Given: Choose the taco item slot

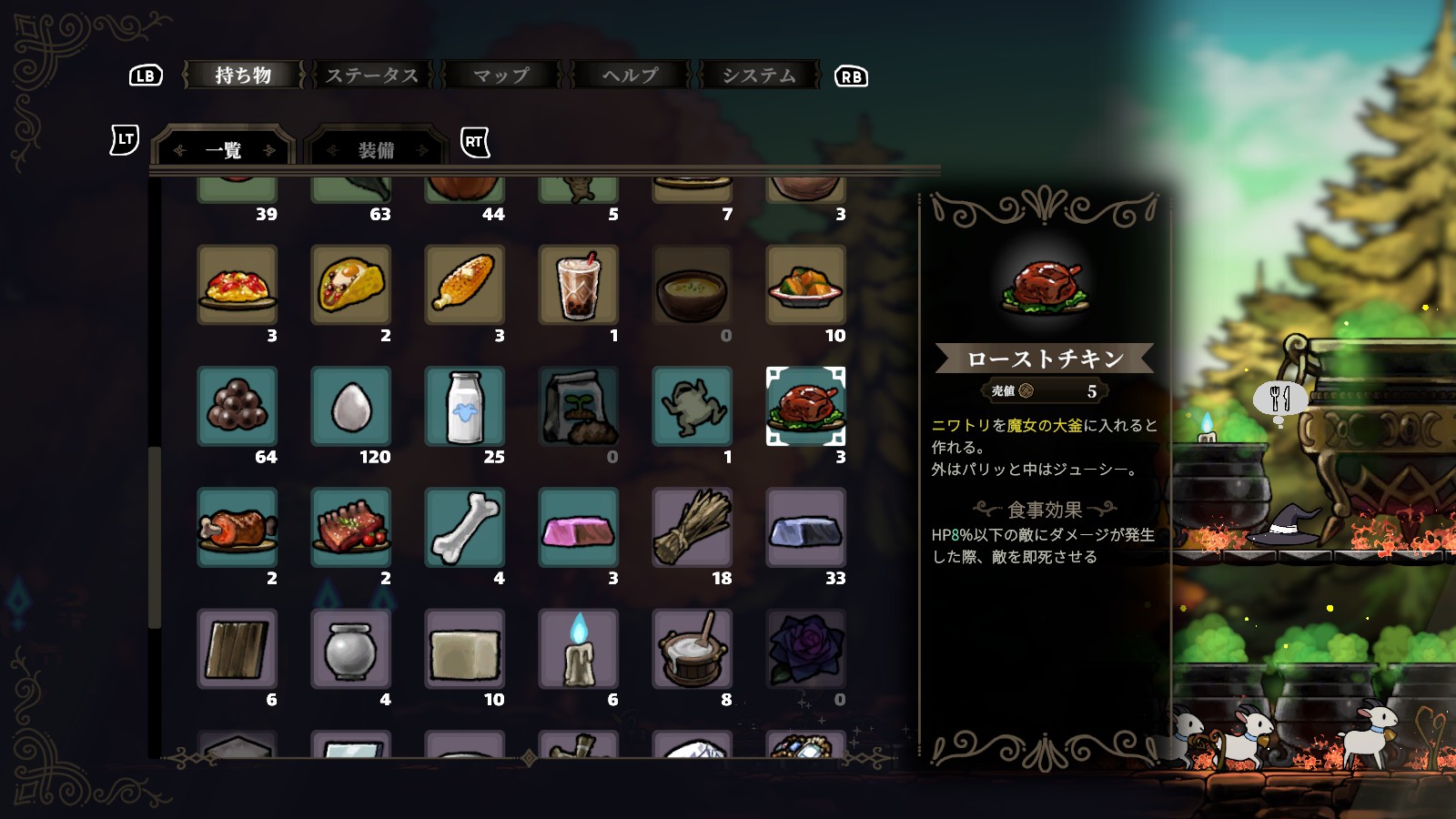Looking at the screenshot, I should [350, 285].
